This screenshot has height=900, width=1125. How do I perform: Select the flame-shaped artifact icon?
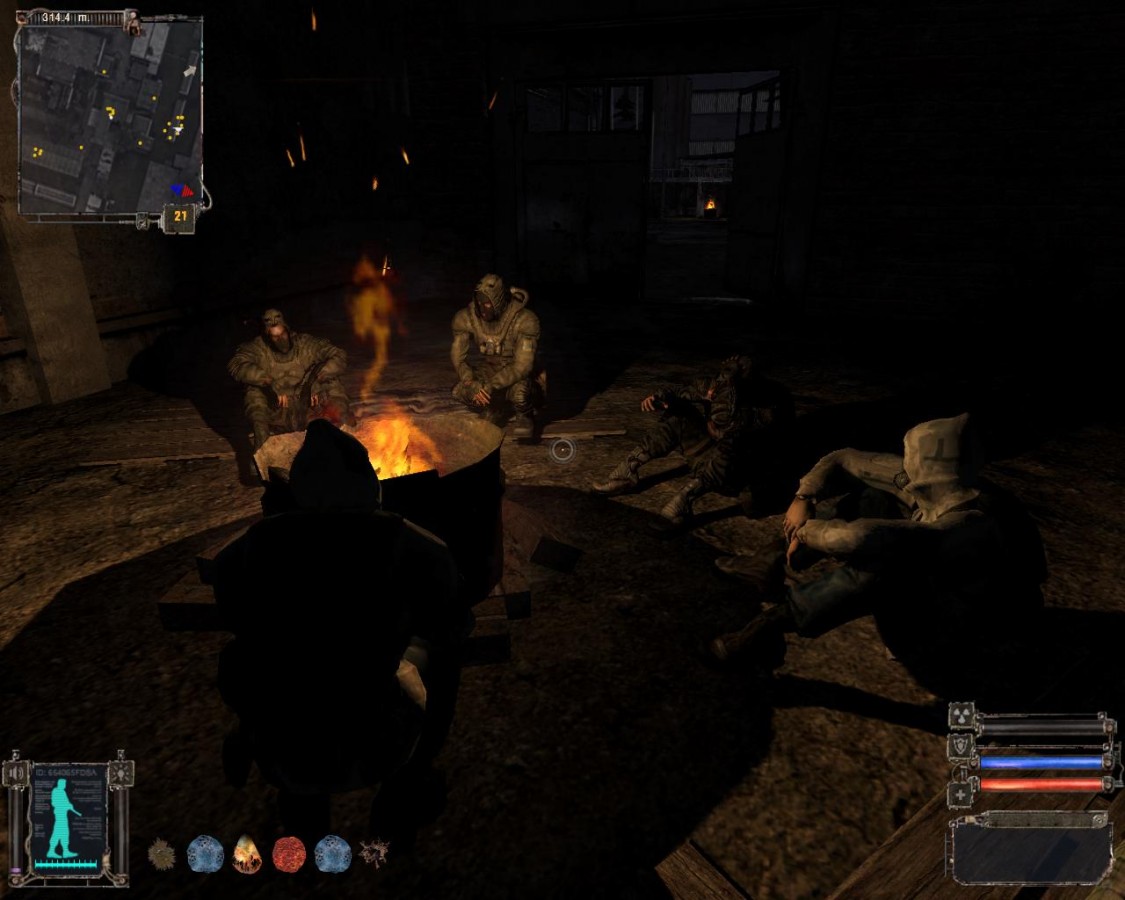(x=247, y=854)
